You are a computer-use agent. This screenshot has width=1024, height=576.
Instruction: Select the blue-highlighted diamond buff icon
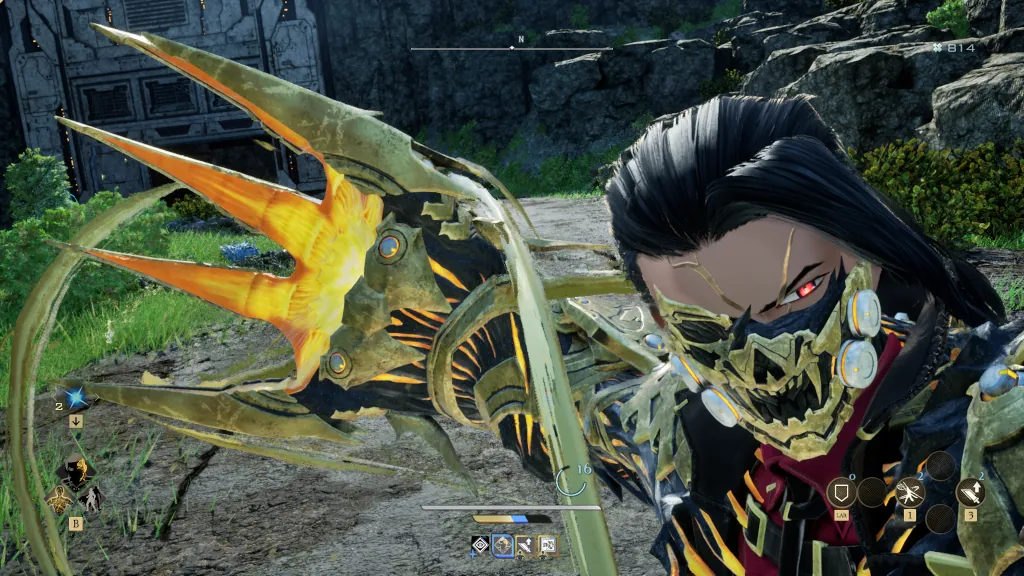tap(503, 545)
